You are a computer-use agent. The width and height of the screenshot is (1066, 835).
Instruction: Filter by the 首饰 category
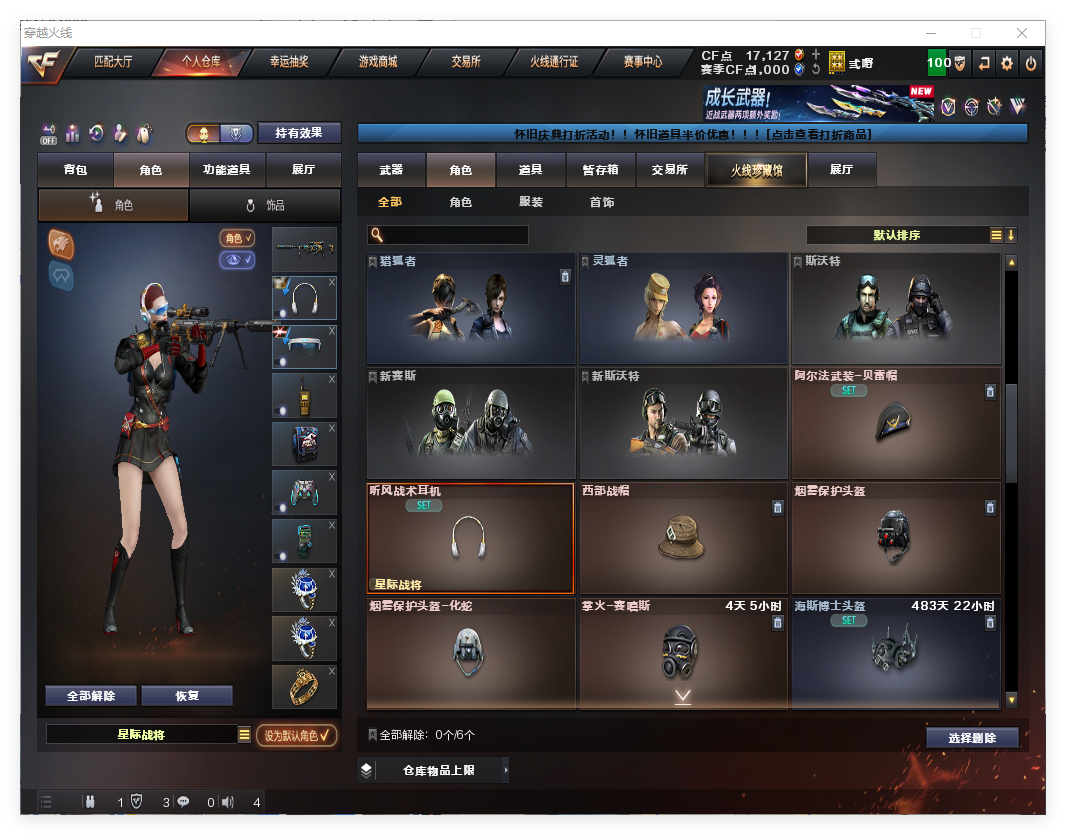click(602, 202)
